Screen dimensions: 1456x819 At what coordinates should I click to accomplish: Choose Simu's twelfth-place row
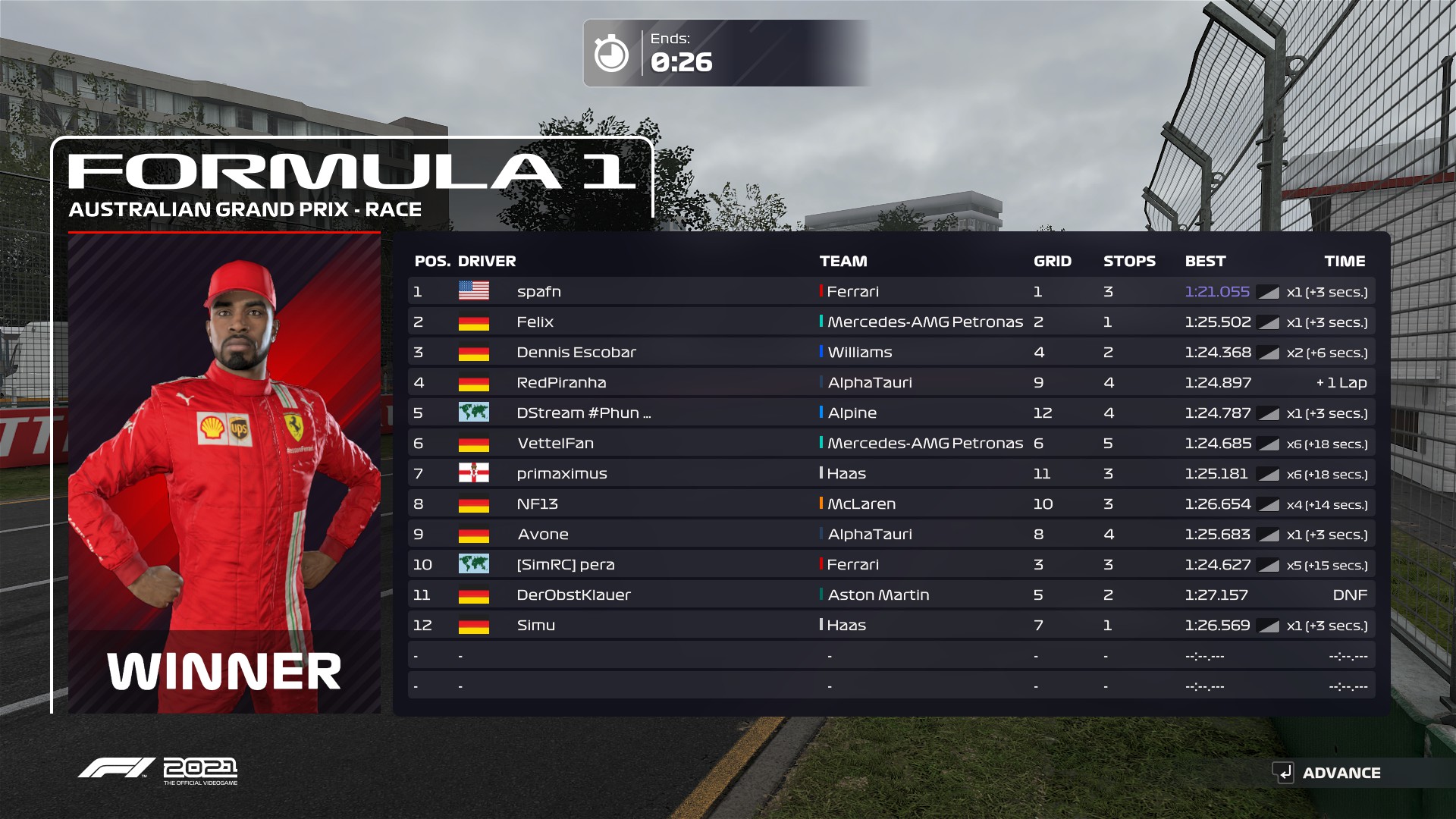coord(890,625)
